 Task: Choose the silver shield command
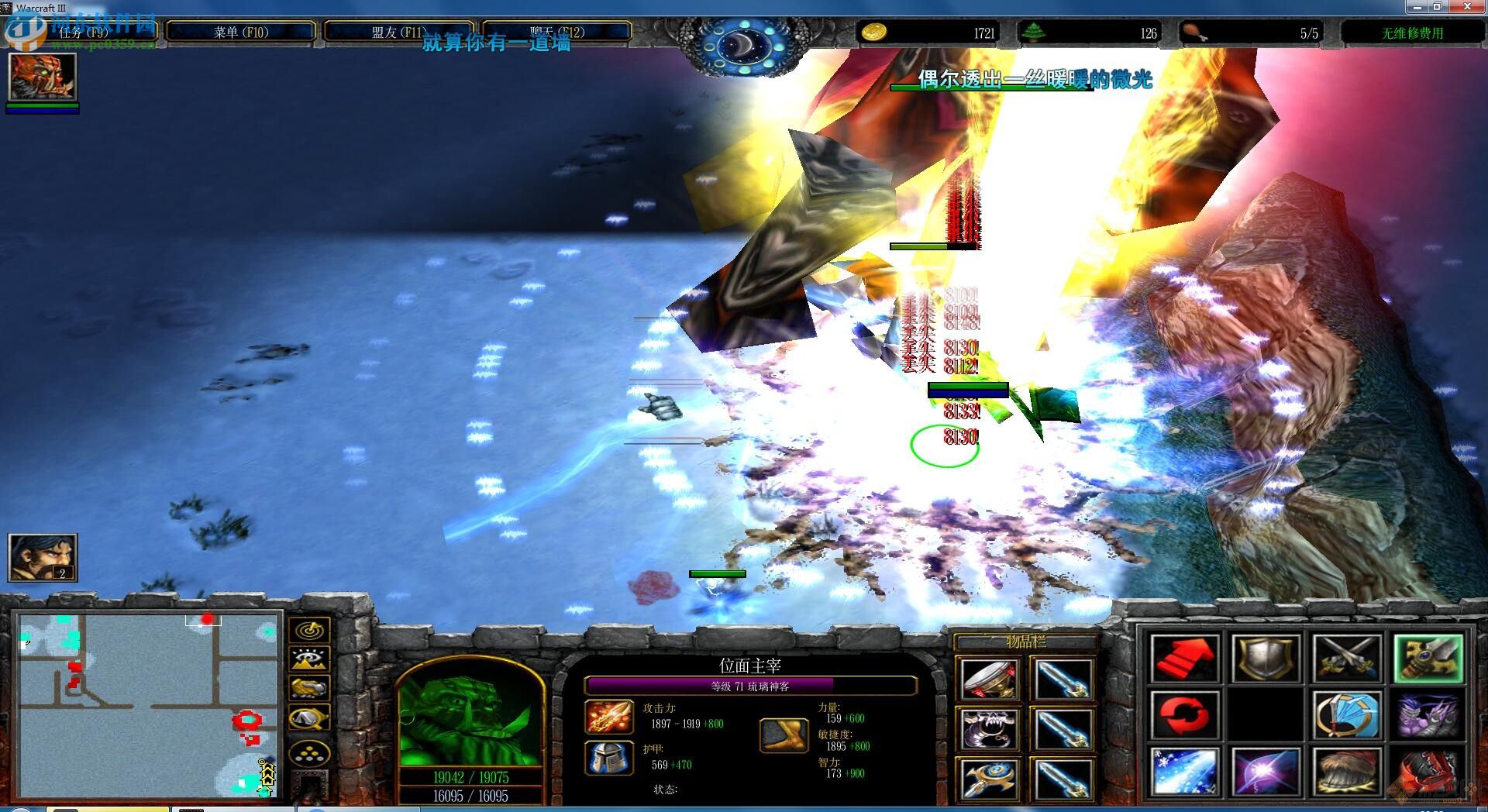1266,659
